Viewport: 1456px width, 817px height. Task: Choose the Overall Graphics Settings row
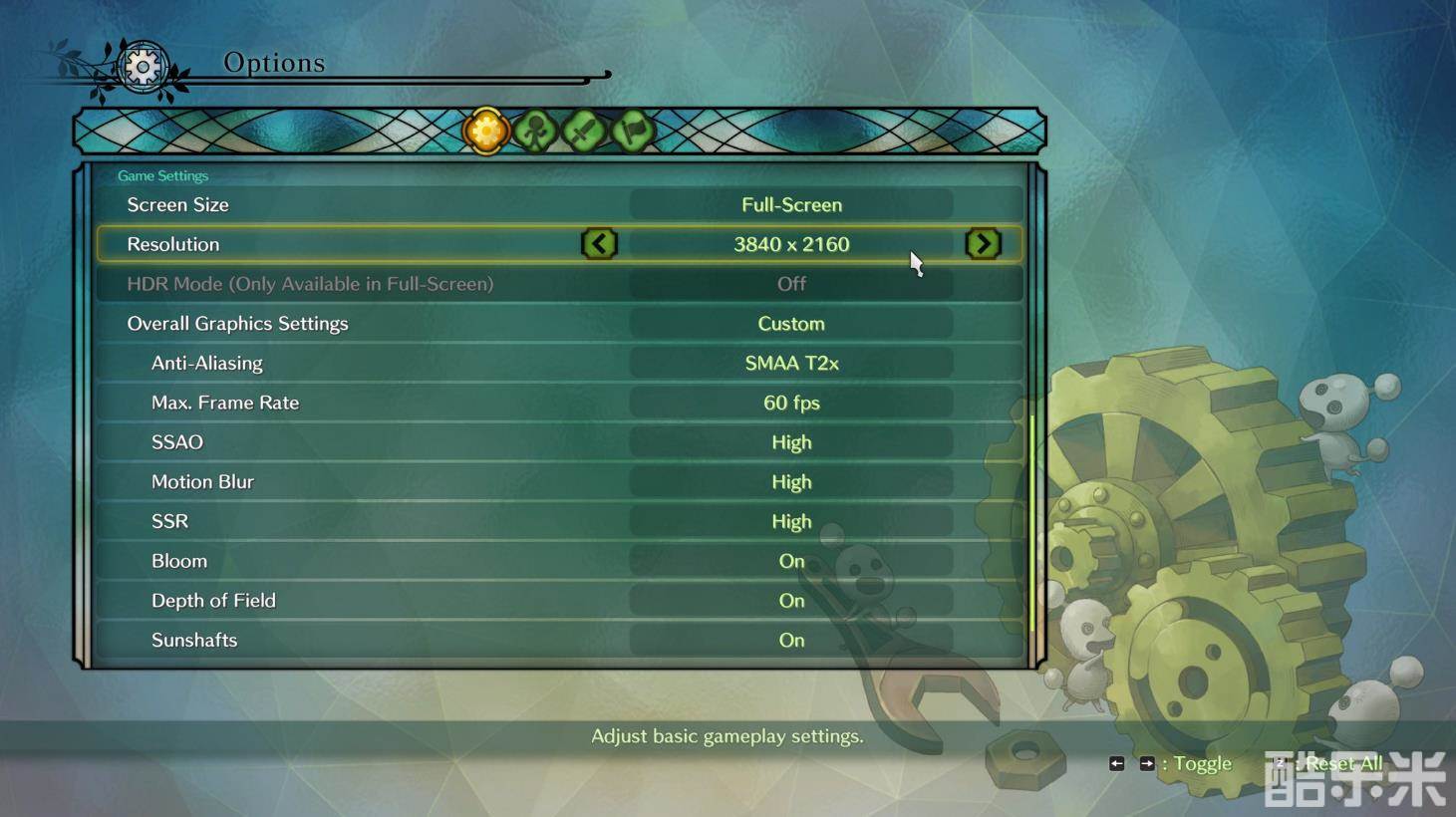[558, 324]
